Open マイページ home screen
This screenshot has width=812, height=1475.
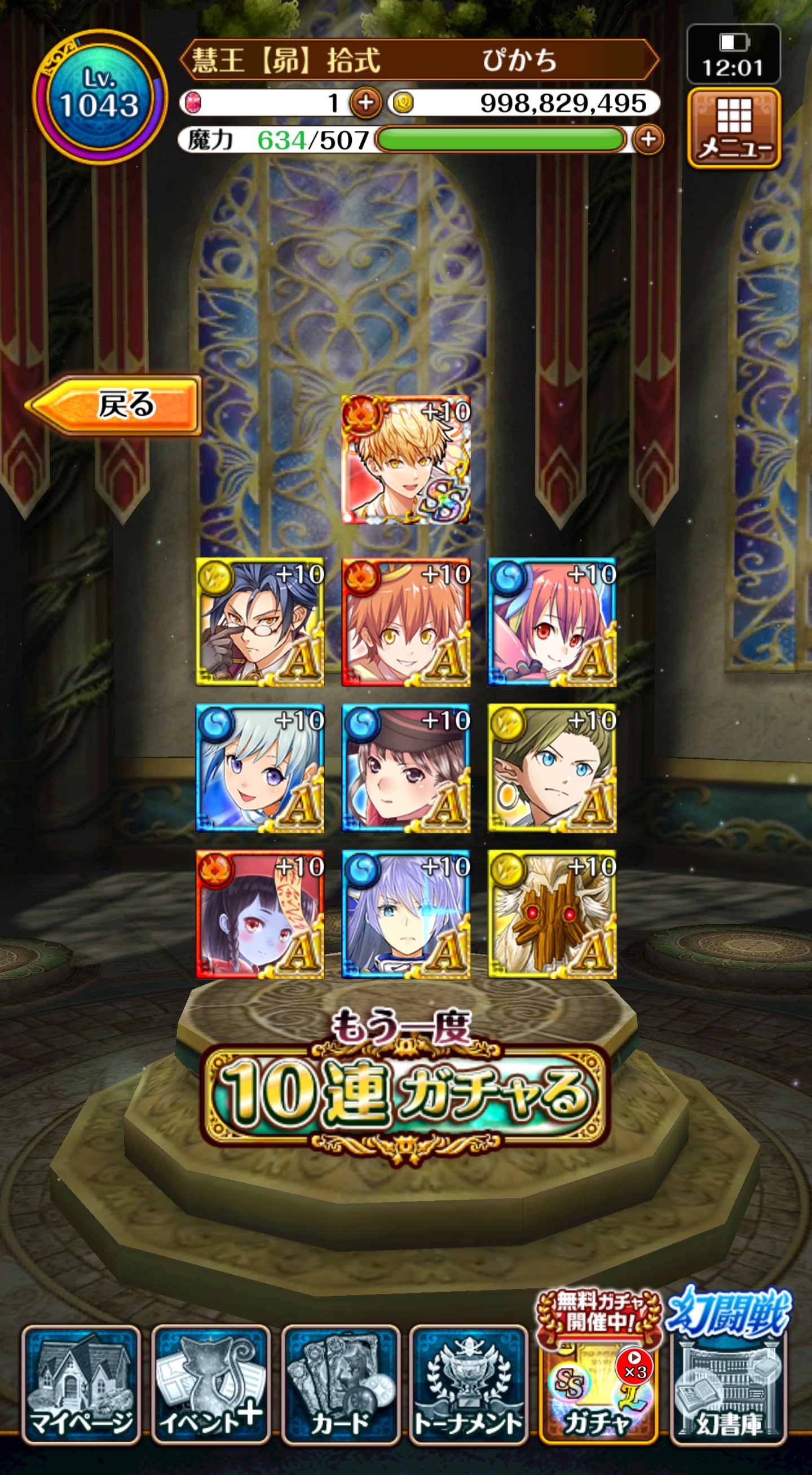point(81,1385)
